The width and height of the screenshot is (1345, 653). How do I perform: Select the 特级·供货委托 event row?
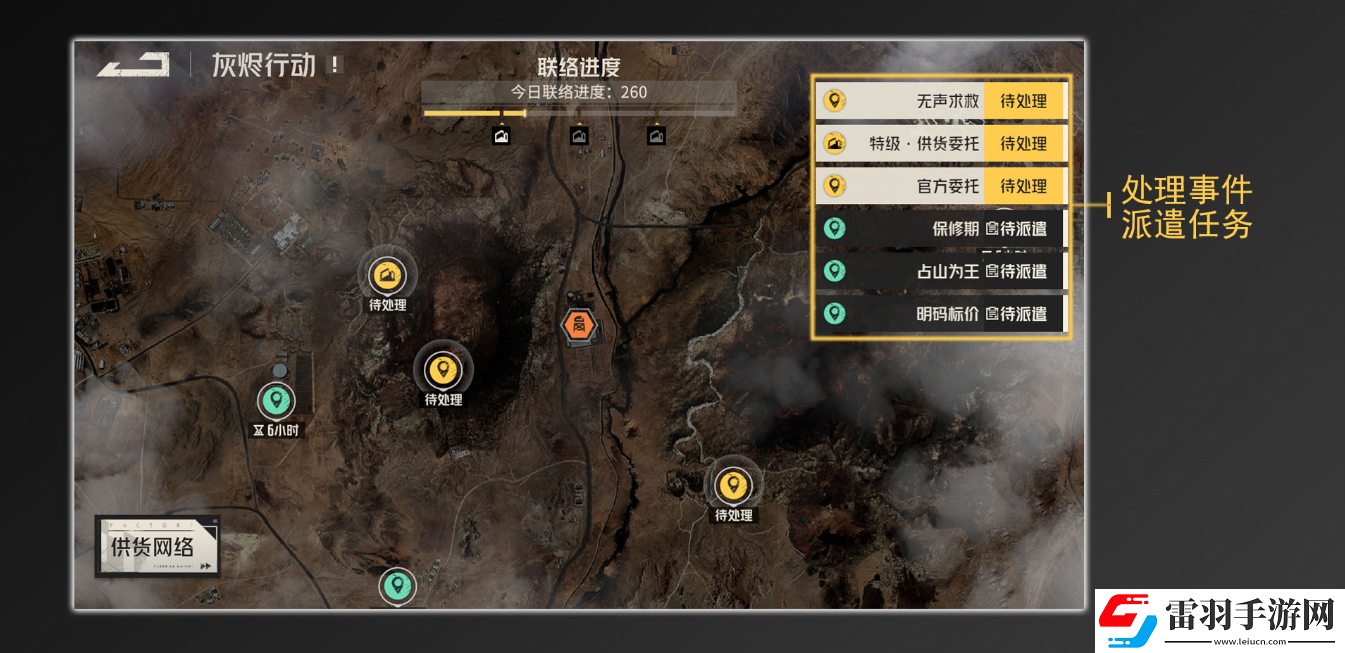tap(940, 144)
